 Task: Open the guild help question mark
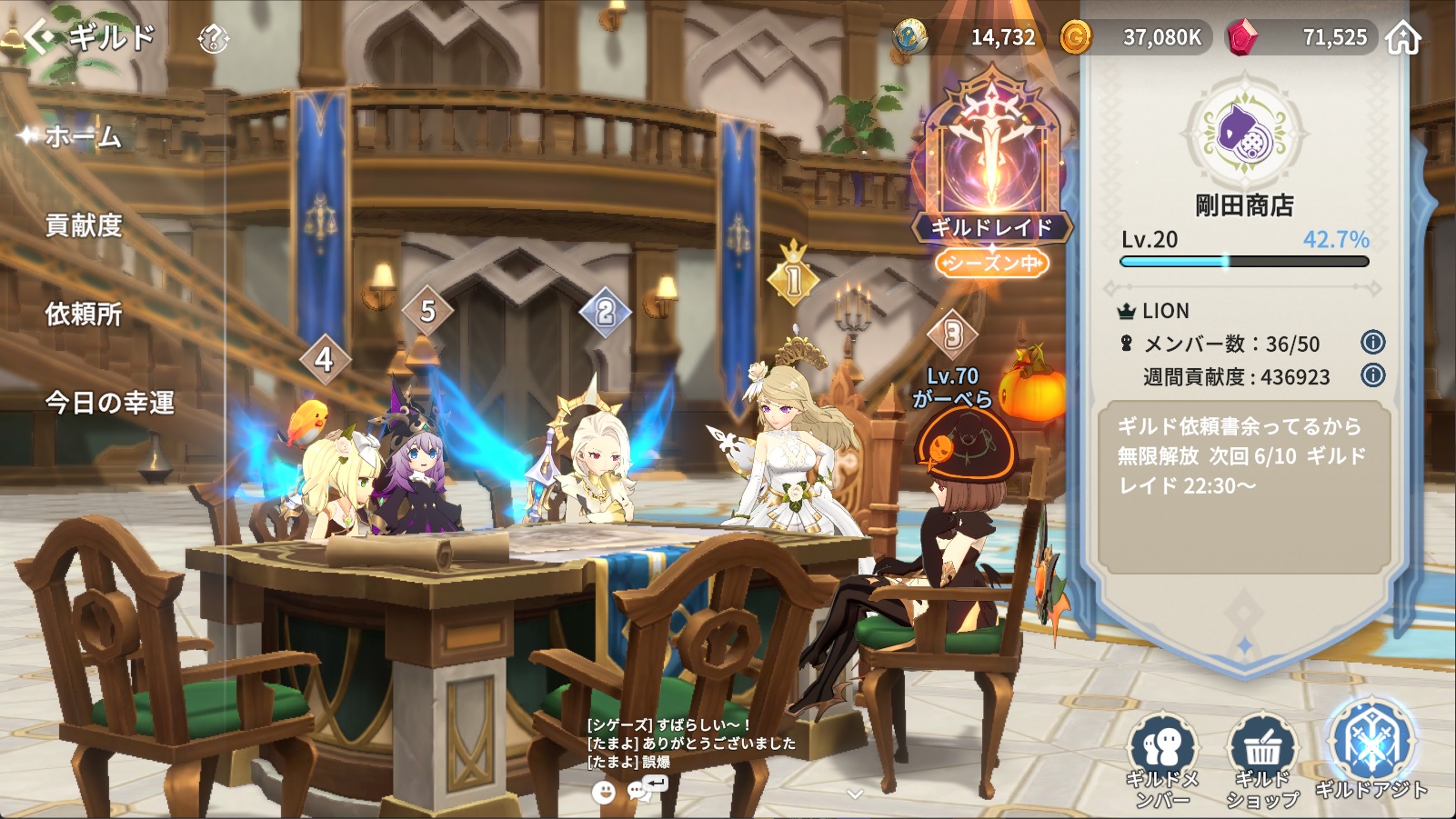click(213, 38)
